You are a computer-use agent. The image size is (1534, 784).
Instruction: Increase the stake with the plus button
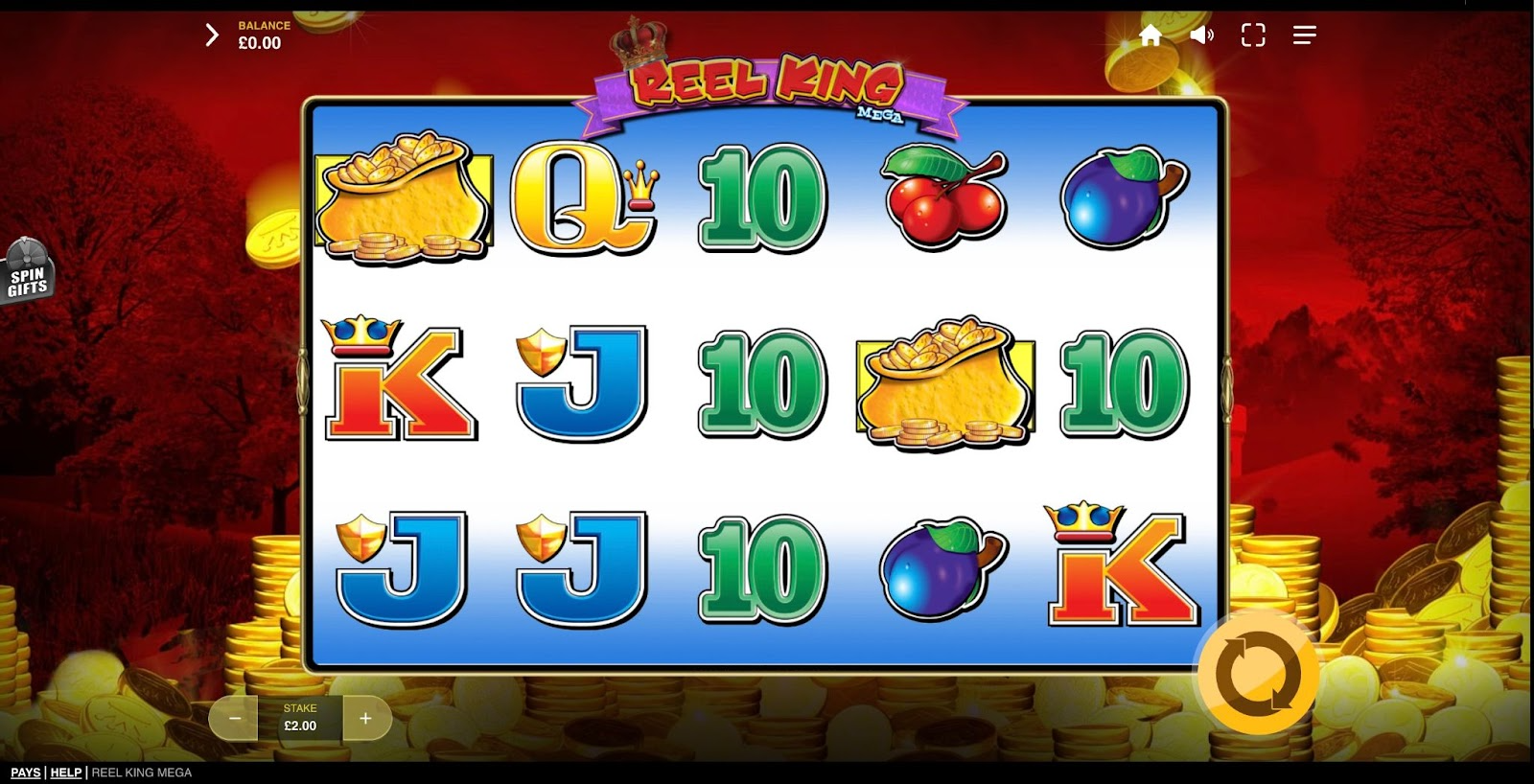[x=365, y=718]
